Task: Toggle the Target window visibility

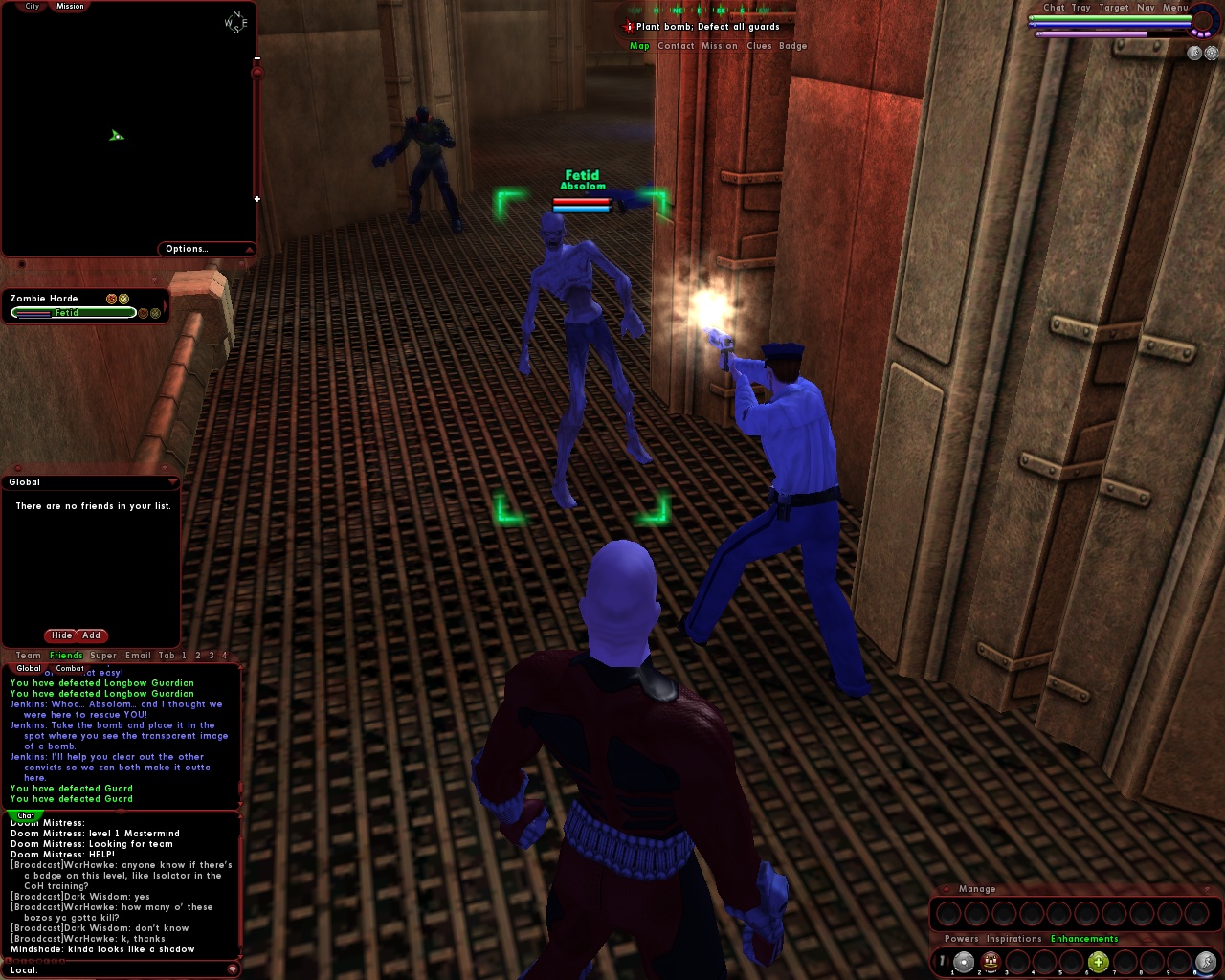Action: pos(1113,7)
